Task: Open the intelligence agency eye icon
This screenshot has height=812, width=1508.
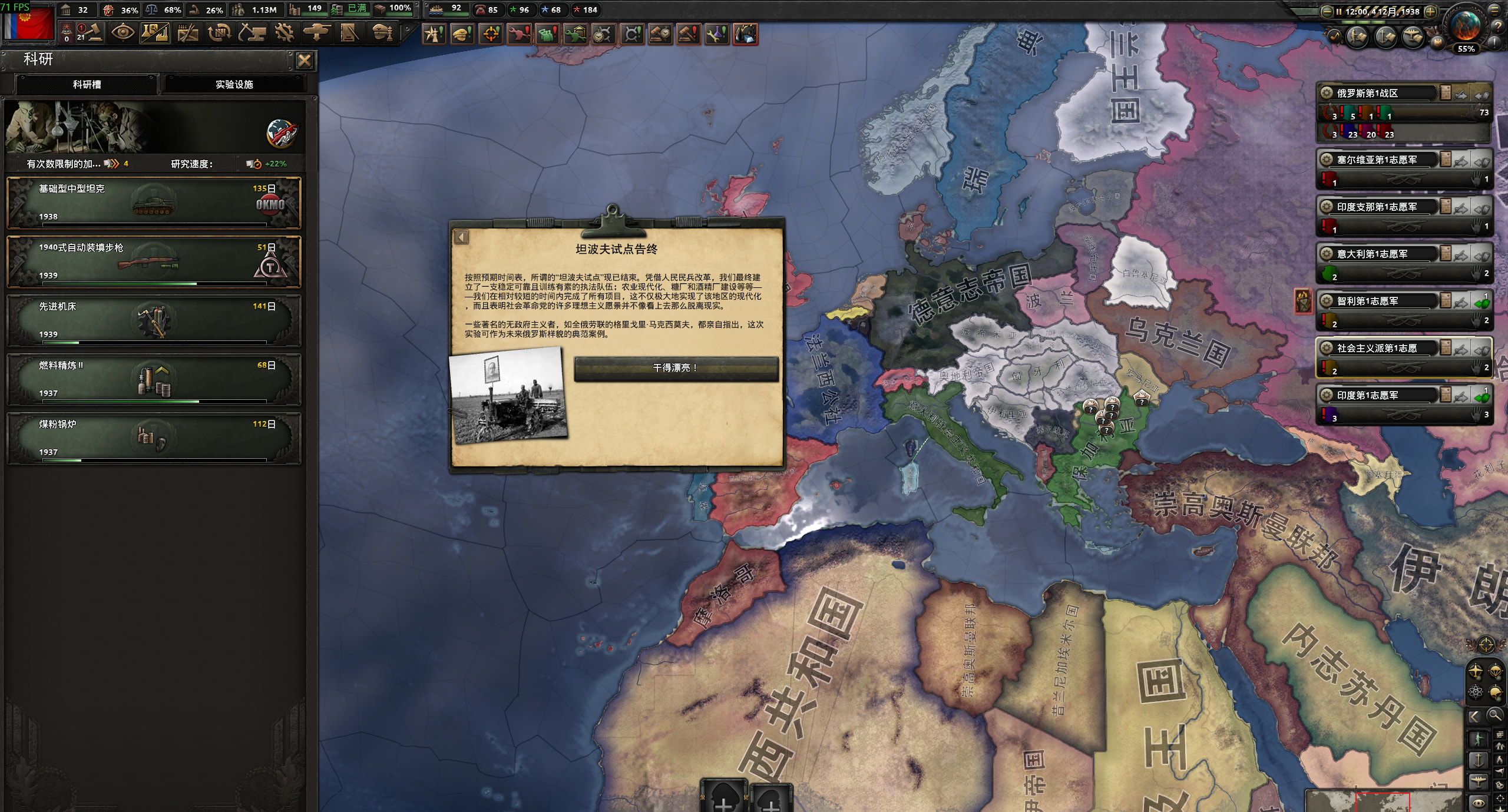Action: coord(123,33)
